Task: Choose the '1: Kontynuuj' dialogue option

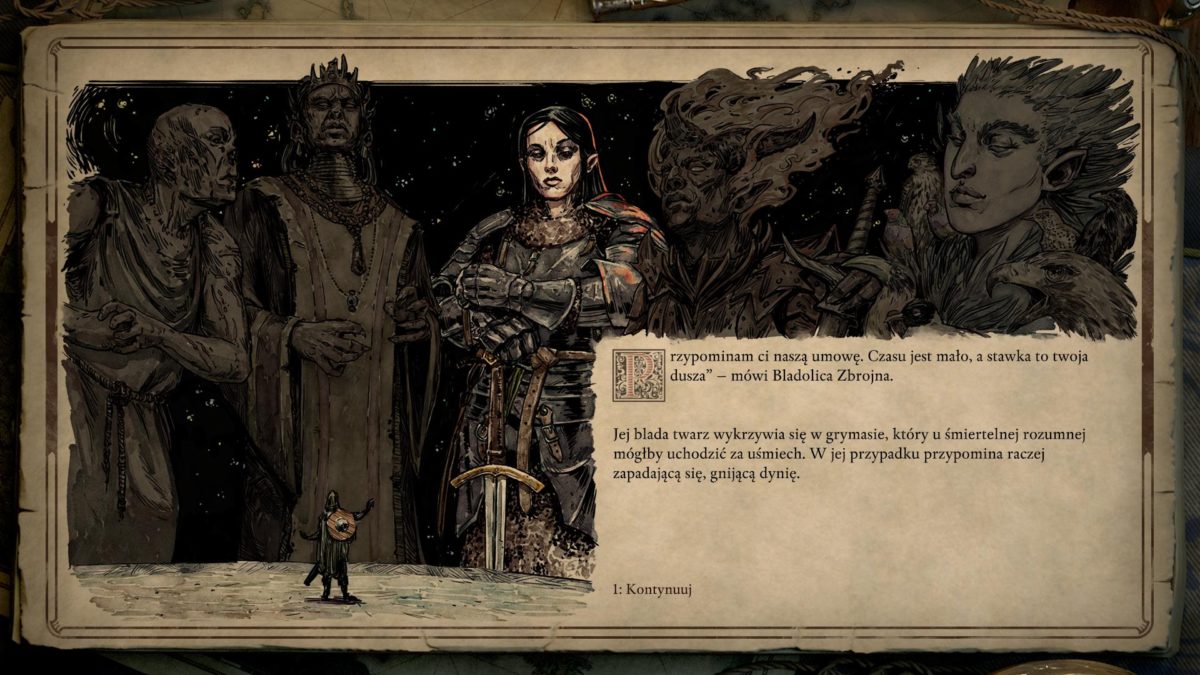Action: 654,589
